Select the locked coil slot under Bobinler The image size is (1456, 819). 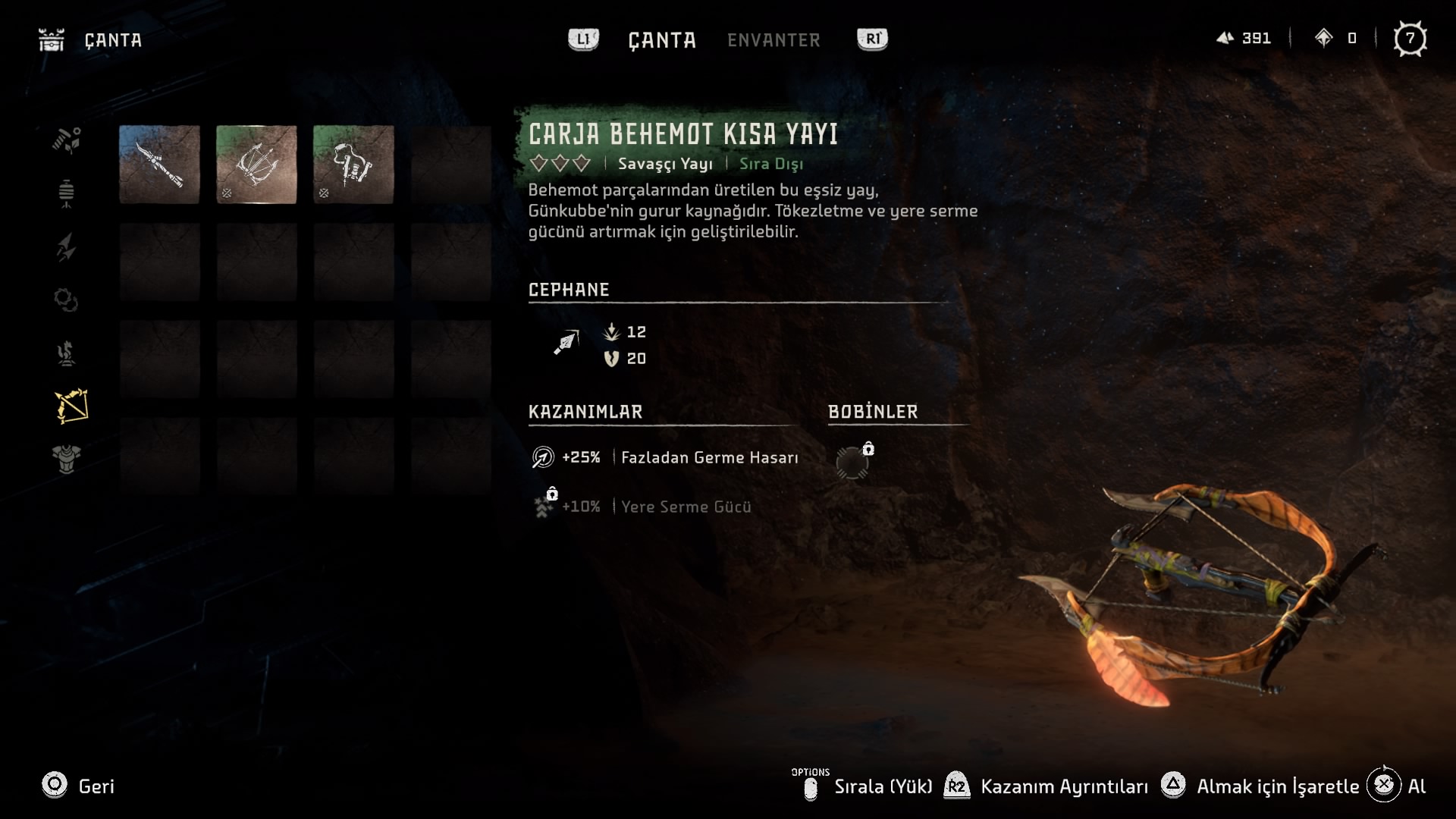click(x=852, y=462)
